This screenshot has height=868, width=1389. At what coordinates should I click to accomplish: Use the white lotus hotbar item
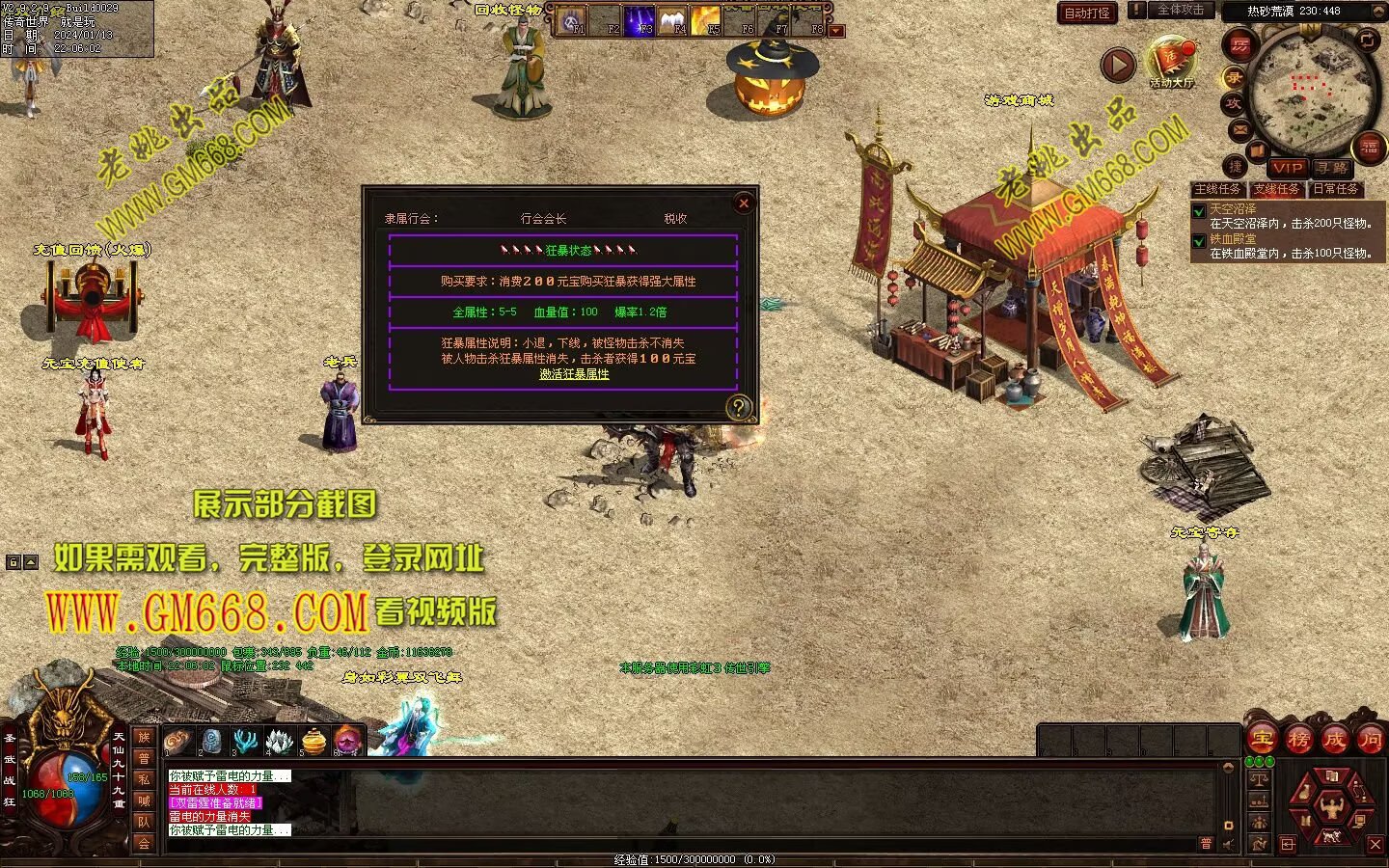click(x=280, y=741)
